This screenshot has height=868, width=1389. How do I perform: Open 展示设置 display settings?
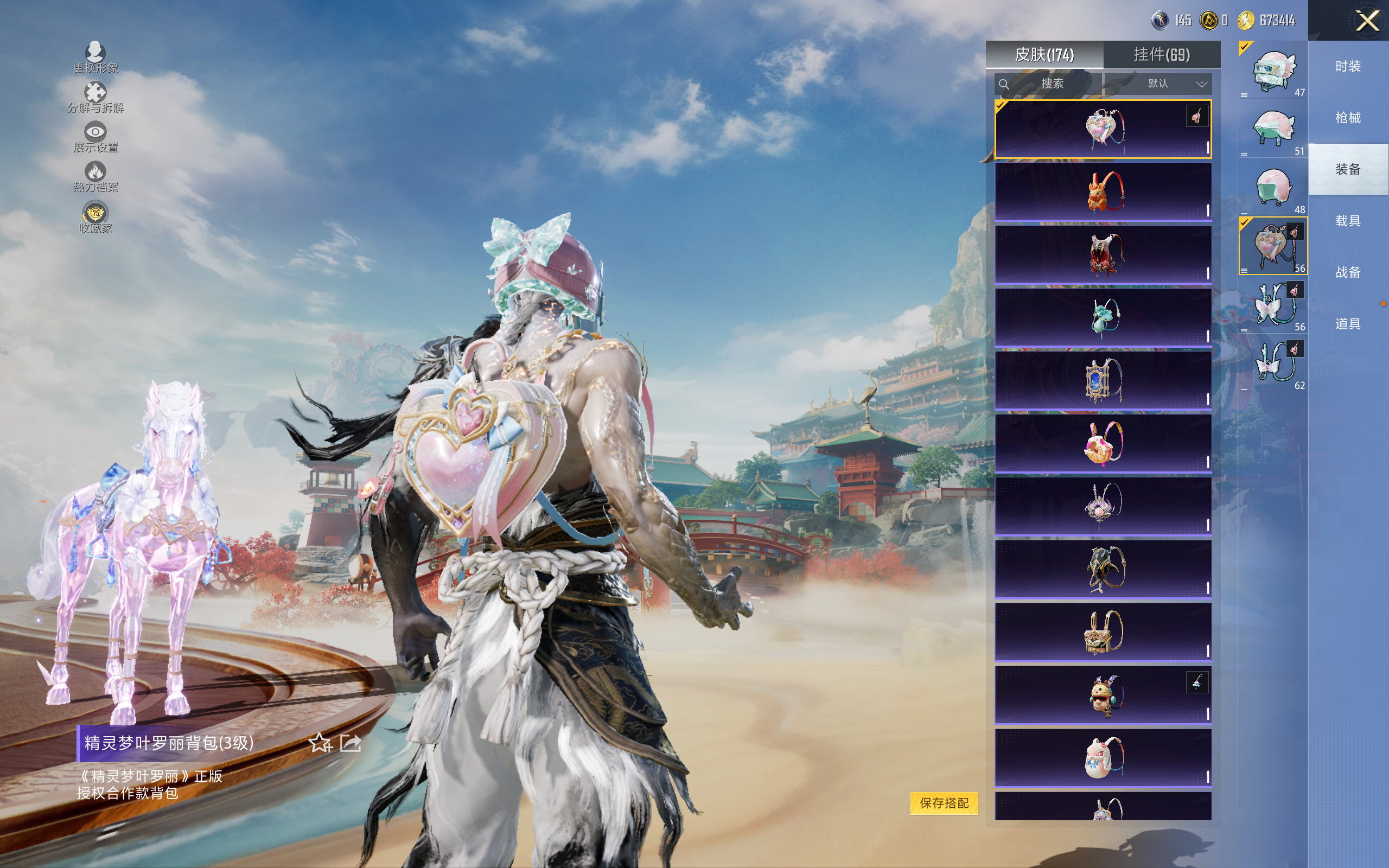tap(95, 137)
